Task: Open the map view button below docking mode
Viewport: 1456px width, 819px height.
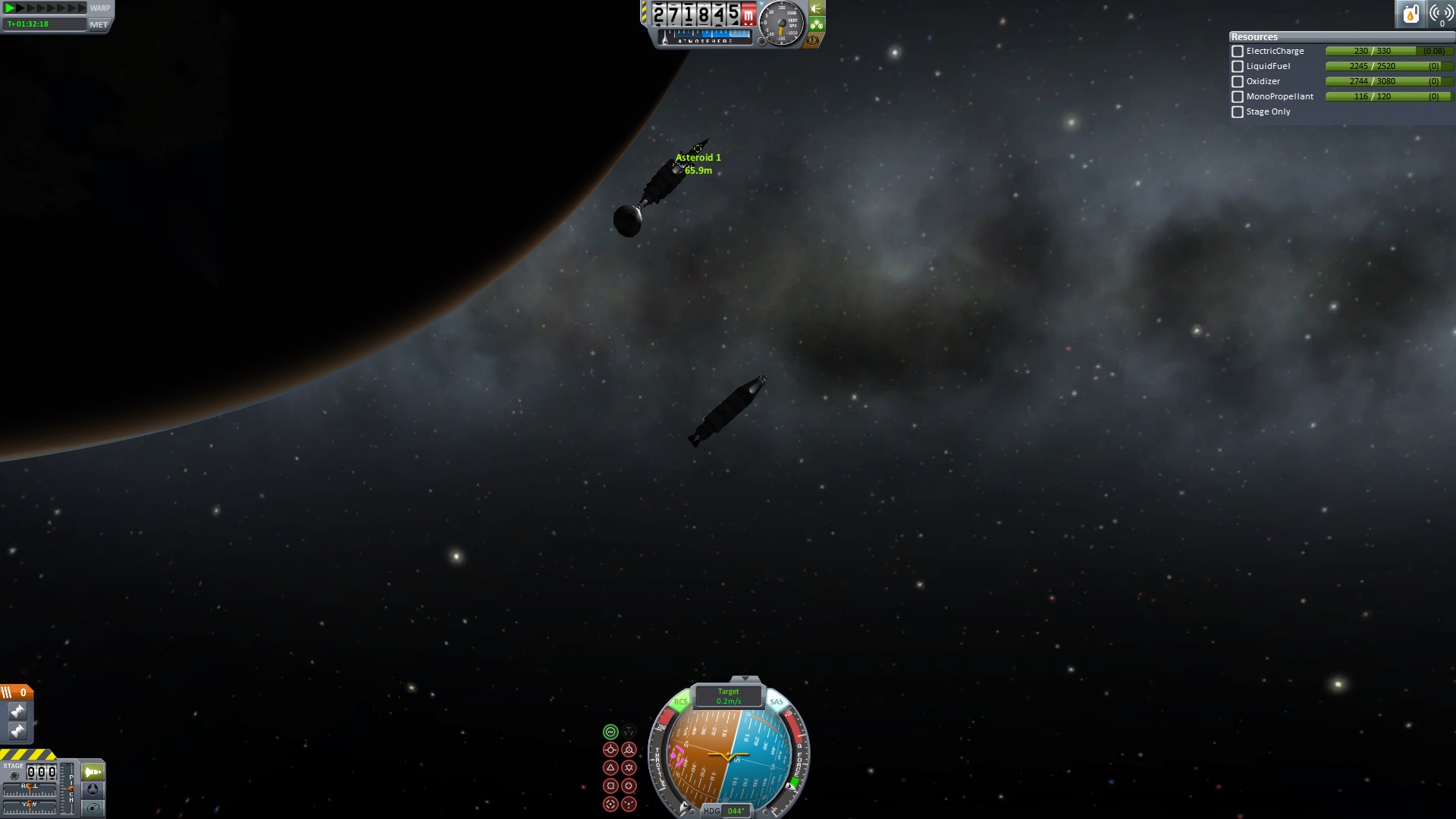Action: (x=93, y=808)
